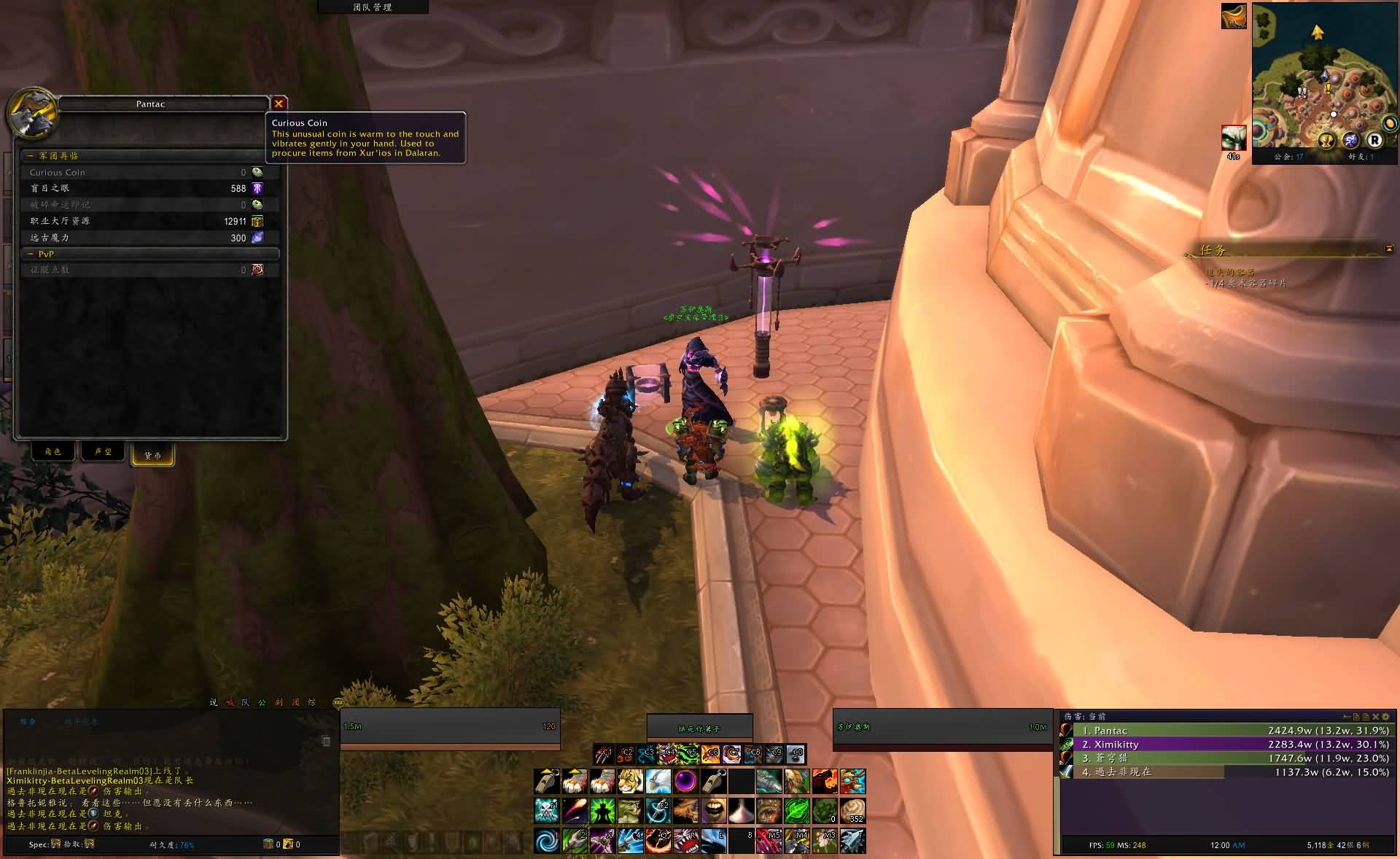This screenshot has width=1400, height=859.
Task: Activate the purple orb ability
Action: [x=685, y=782]
